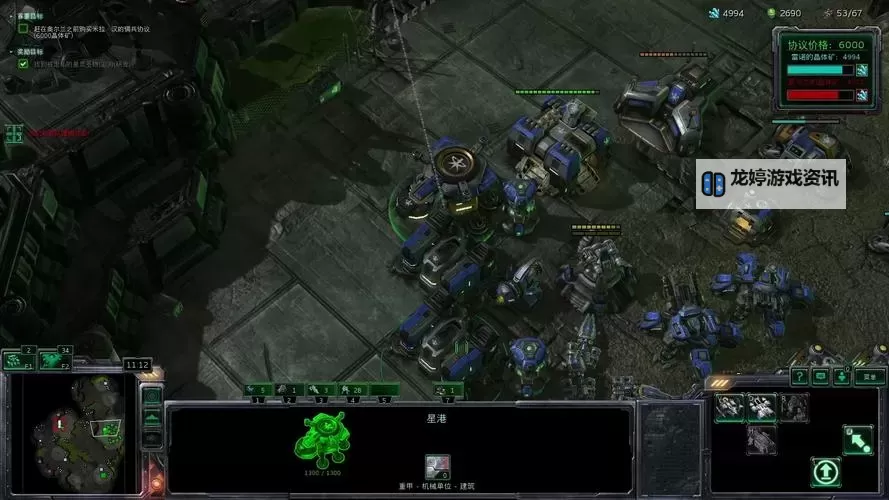Build the first Starport unit icon
The image size is (889, 500).
tap(729, 406)
